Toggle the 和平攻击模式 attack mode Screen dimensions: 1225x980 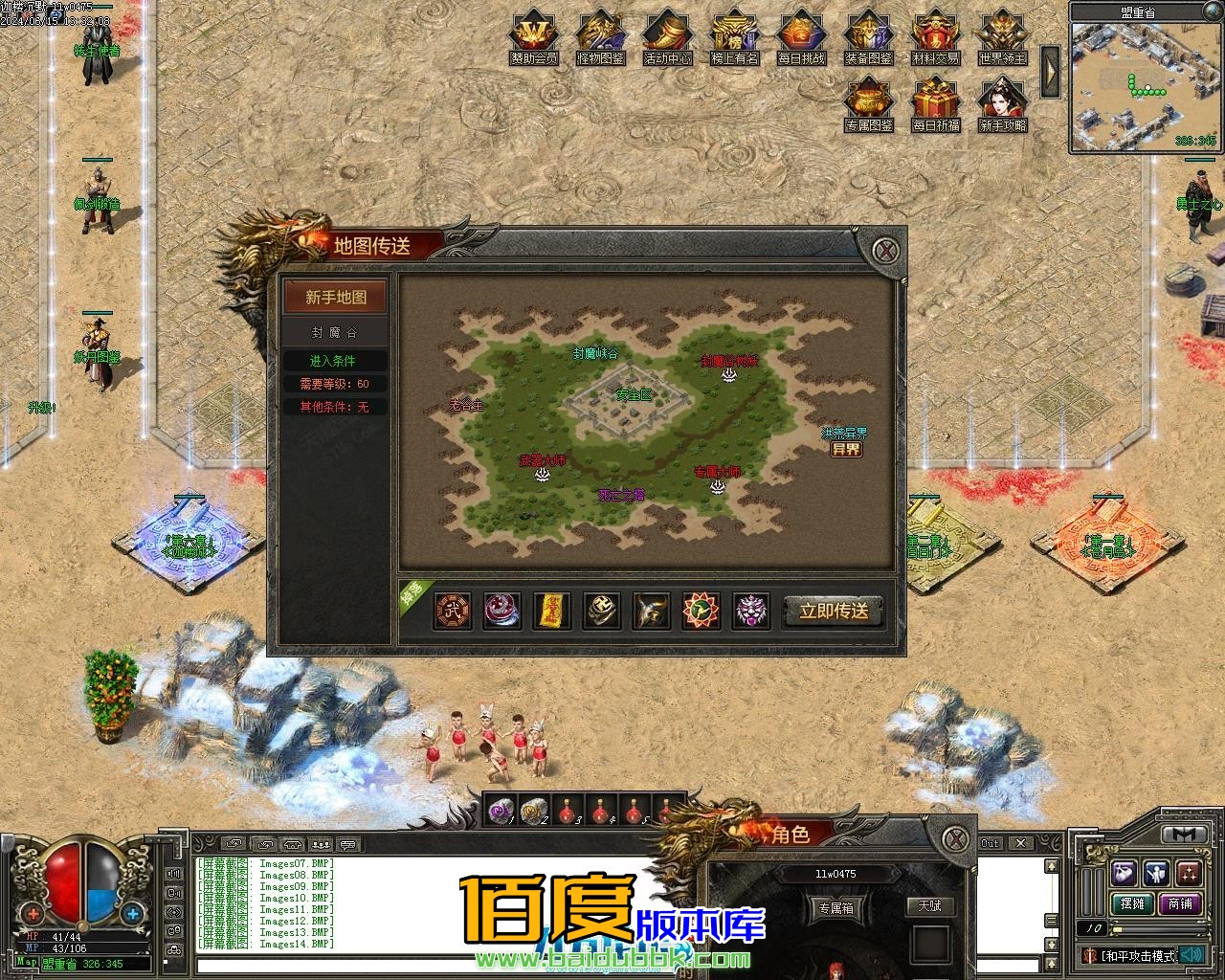point(1139,955)
